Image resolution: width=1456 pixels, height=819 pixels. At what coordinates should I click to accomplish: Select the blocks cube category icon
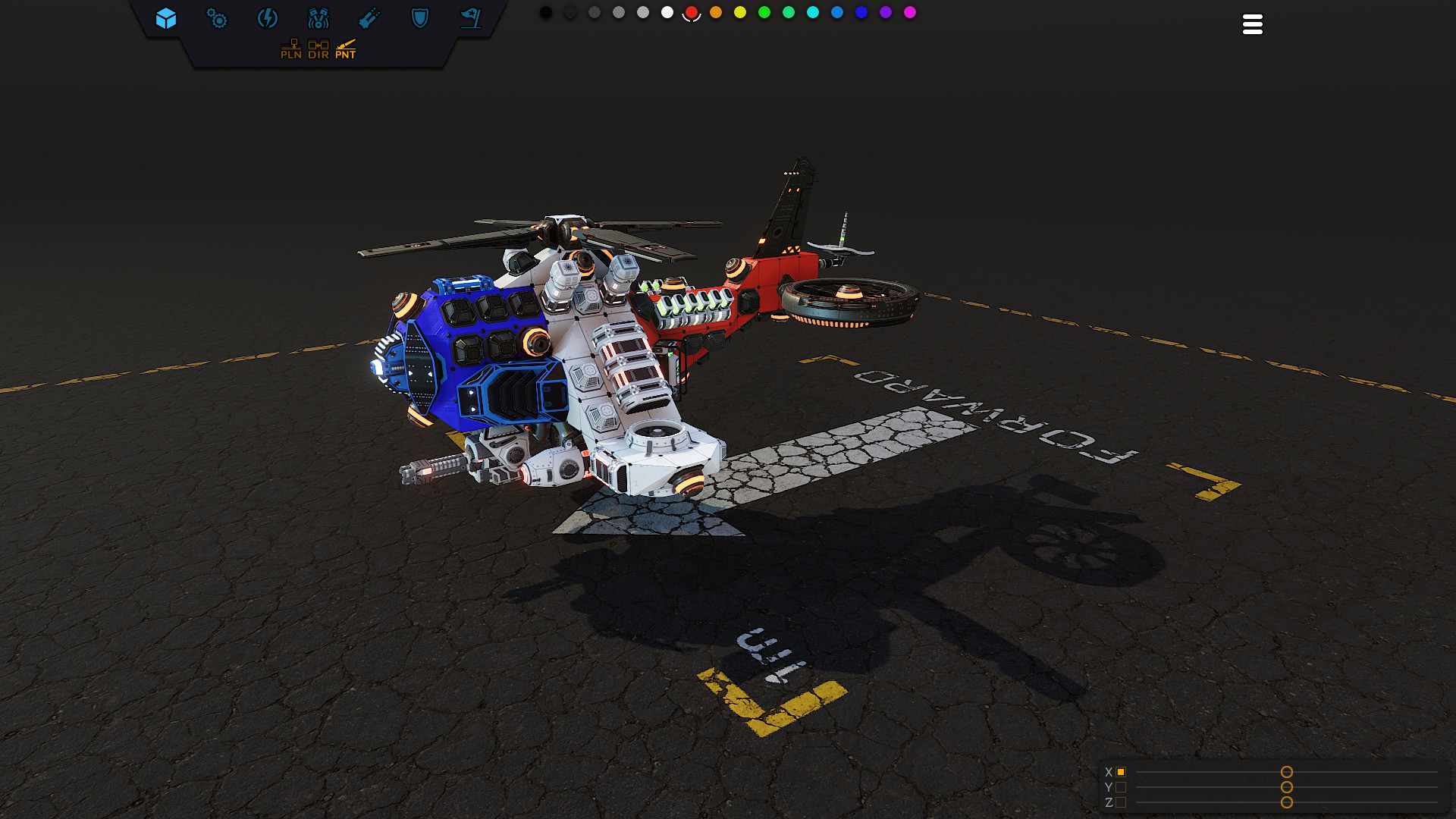tap(167, 19)
